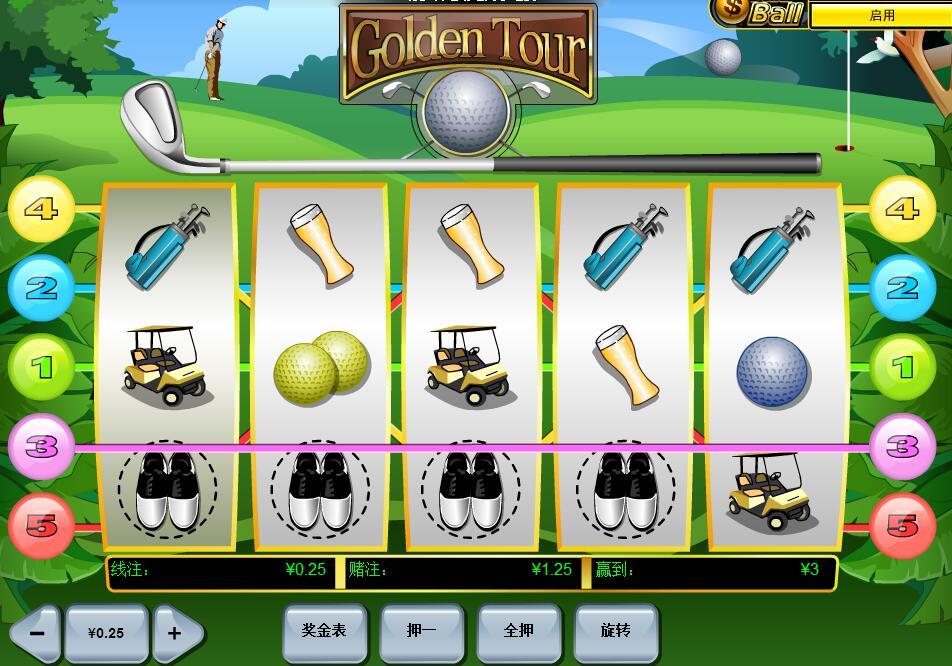Choose 全押 to bet max
Screen dimensions: 952x666
coord(518,632)
